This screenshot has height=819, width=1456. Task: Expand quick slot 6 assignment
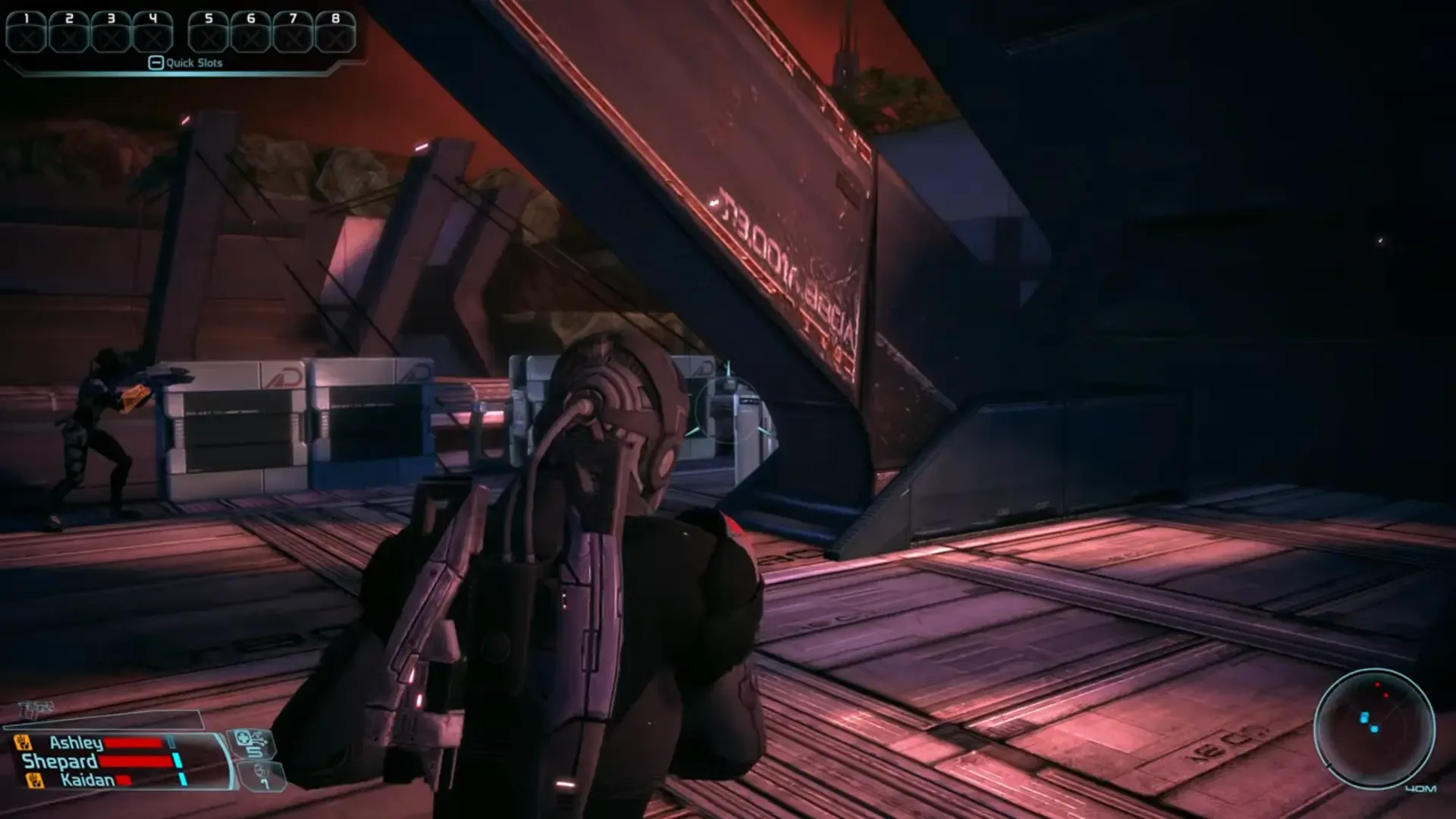[x=250, y=33]
